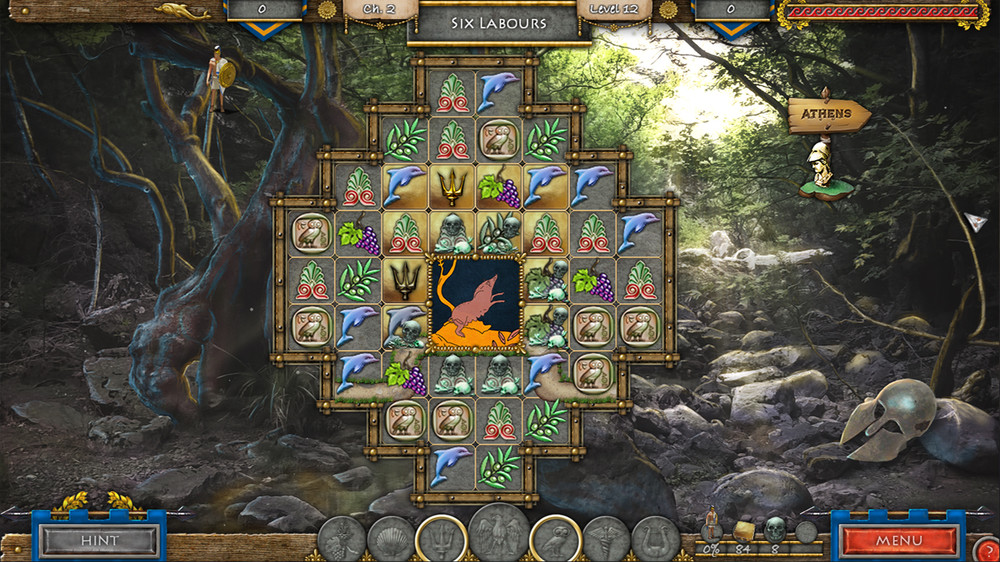Select the seashell coin power-up
This screenshot has width=1000, height=562.
pyautogui.click(x=390, y=541)
